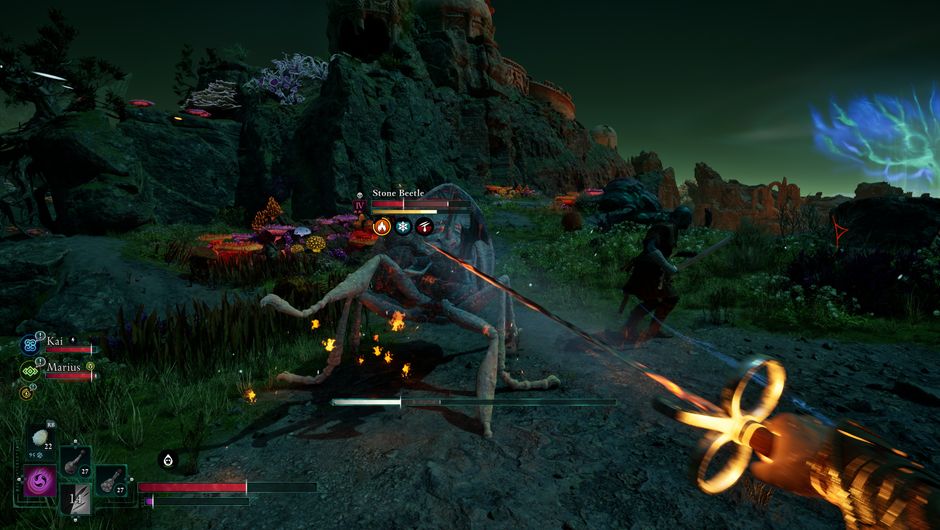Click the white droplet status icon

(x=167, y=460)
